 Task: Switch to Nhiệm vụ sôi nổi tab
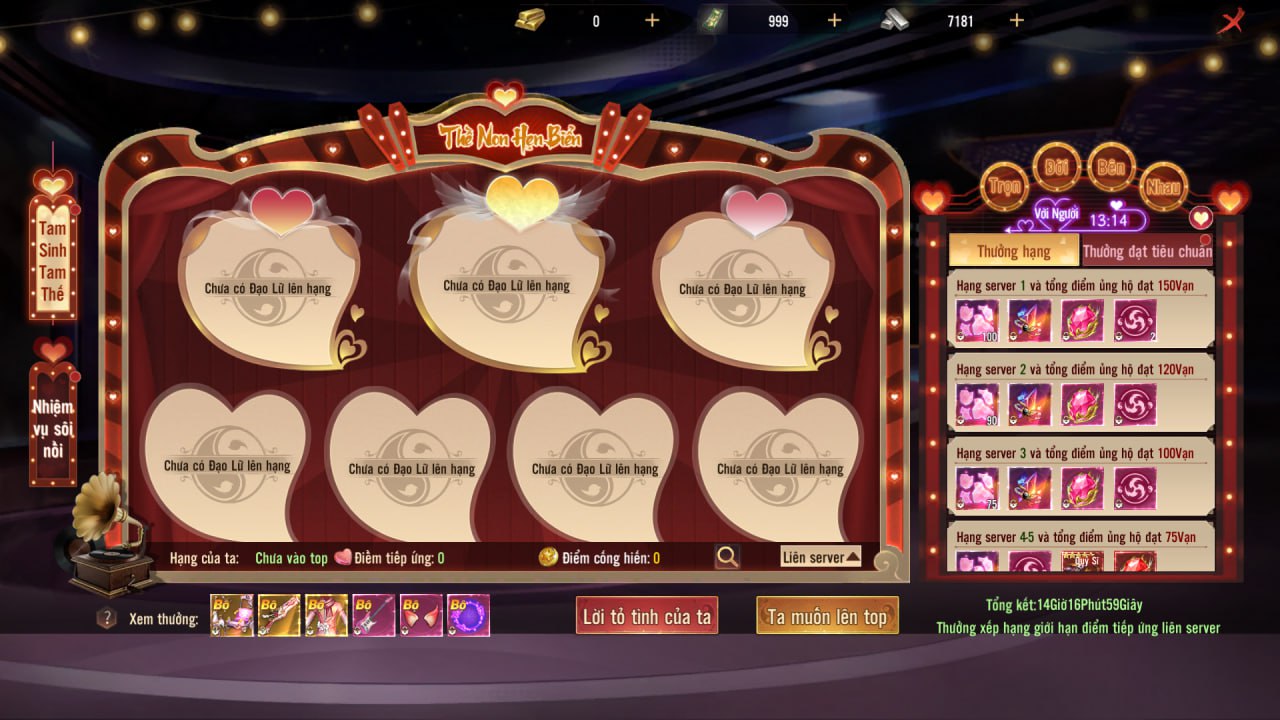tap(53, 430)
